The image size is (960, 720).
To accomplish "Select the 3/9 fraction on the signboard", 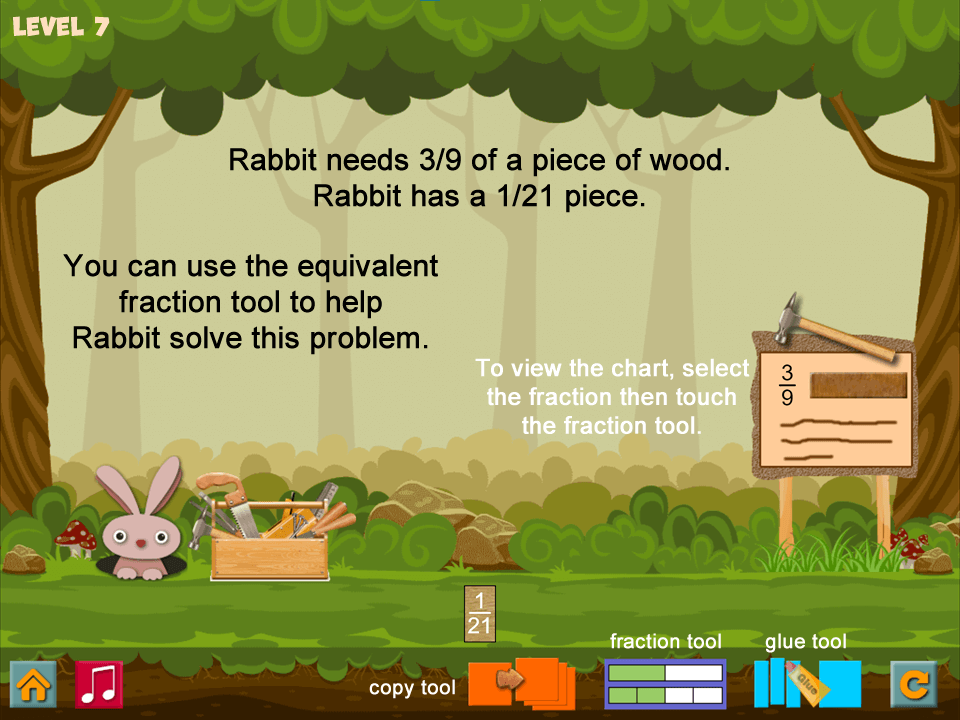I will tap(787, 386).
